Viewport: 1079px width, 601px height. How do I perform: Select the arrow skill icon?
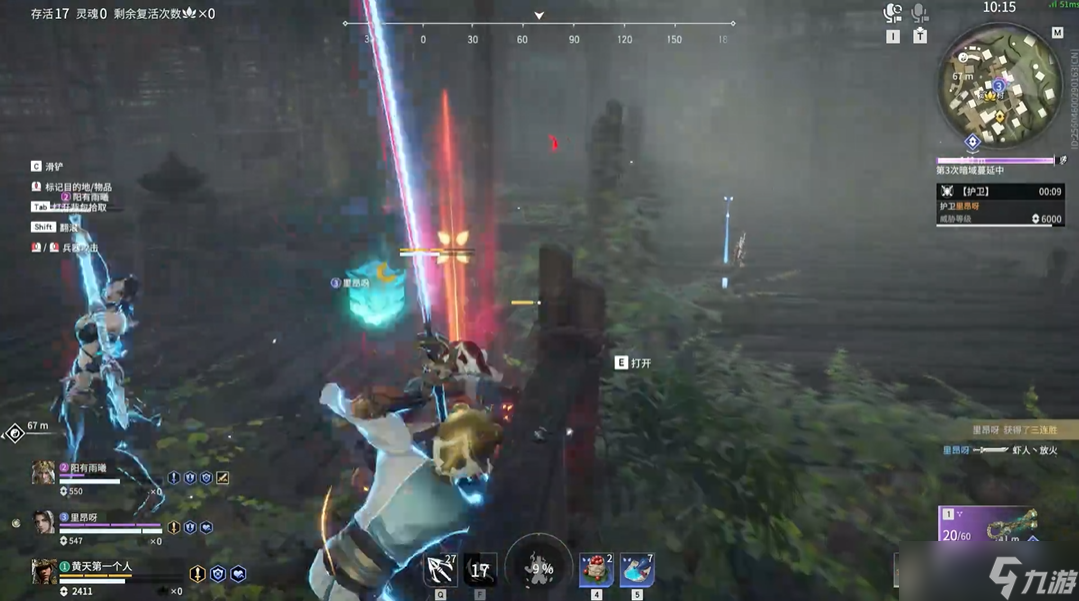[440, 570]
